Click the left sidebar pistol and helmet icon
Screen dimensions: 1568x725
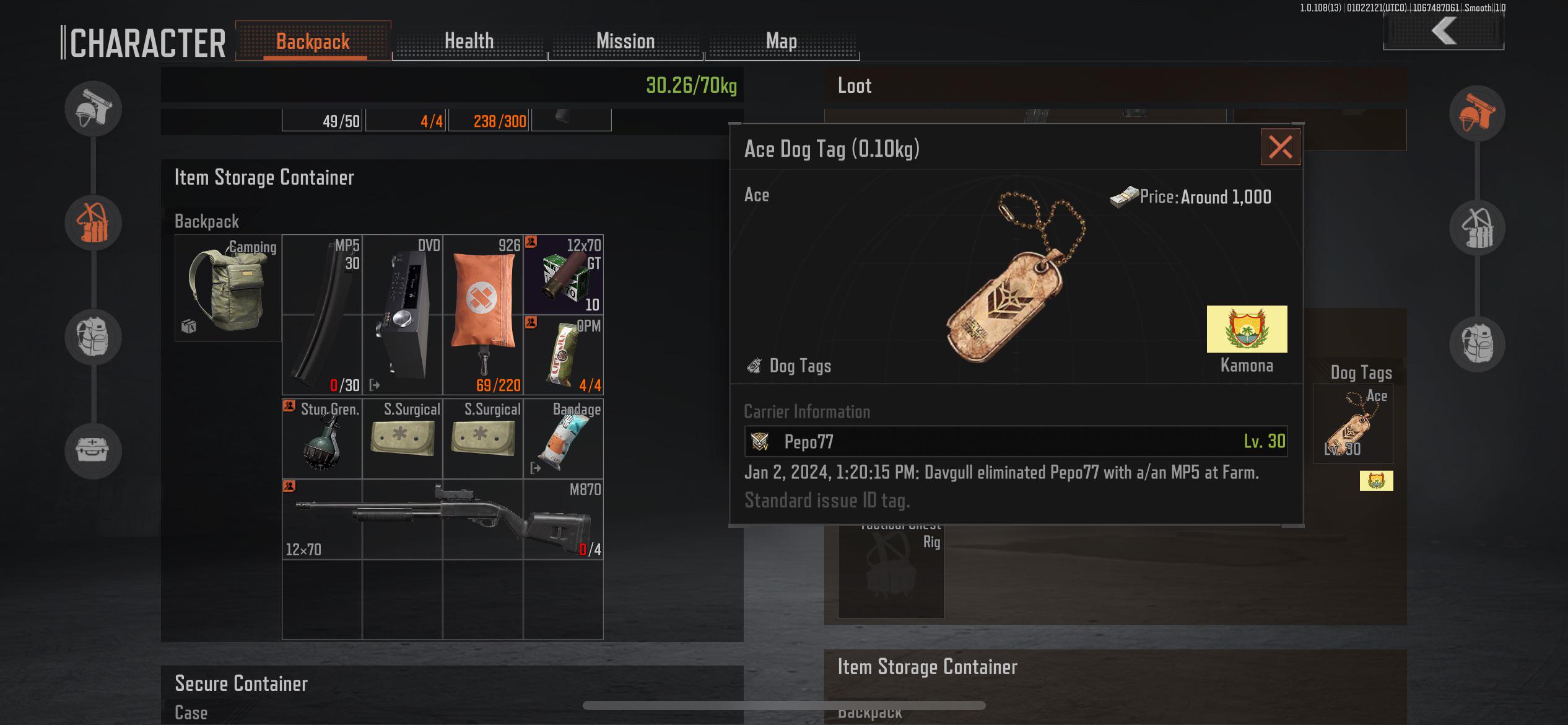point(93,109)
